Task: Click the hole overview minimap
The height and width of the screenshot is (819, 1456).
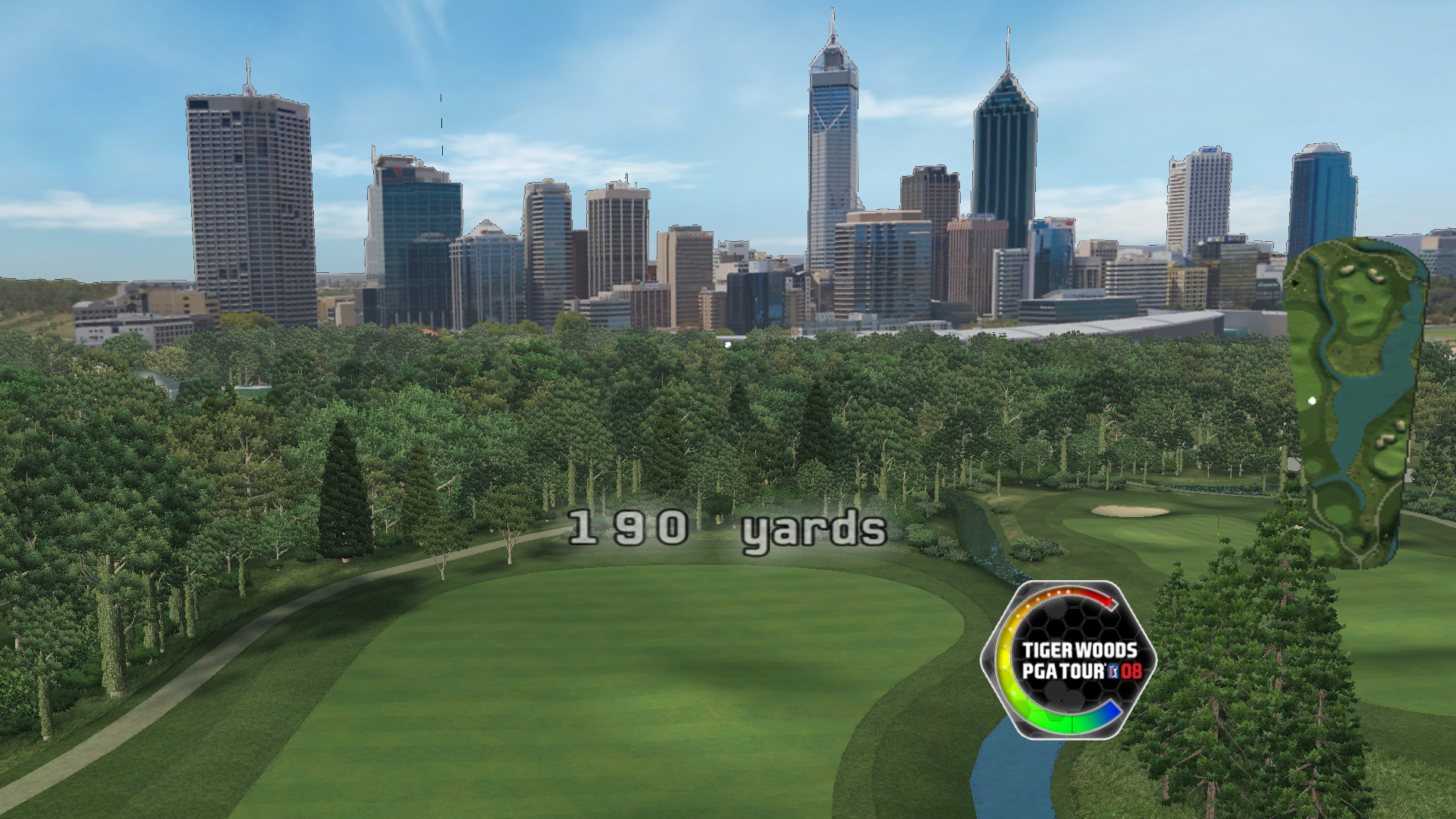Action: tap(1356, 402)
